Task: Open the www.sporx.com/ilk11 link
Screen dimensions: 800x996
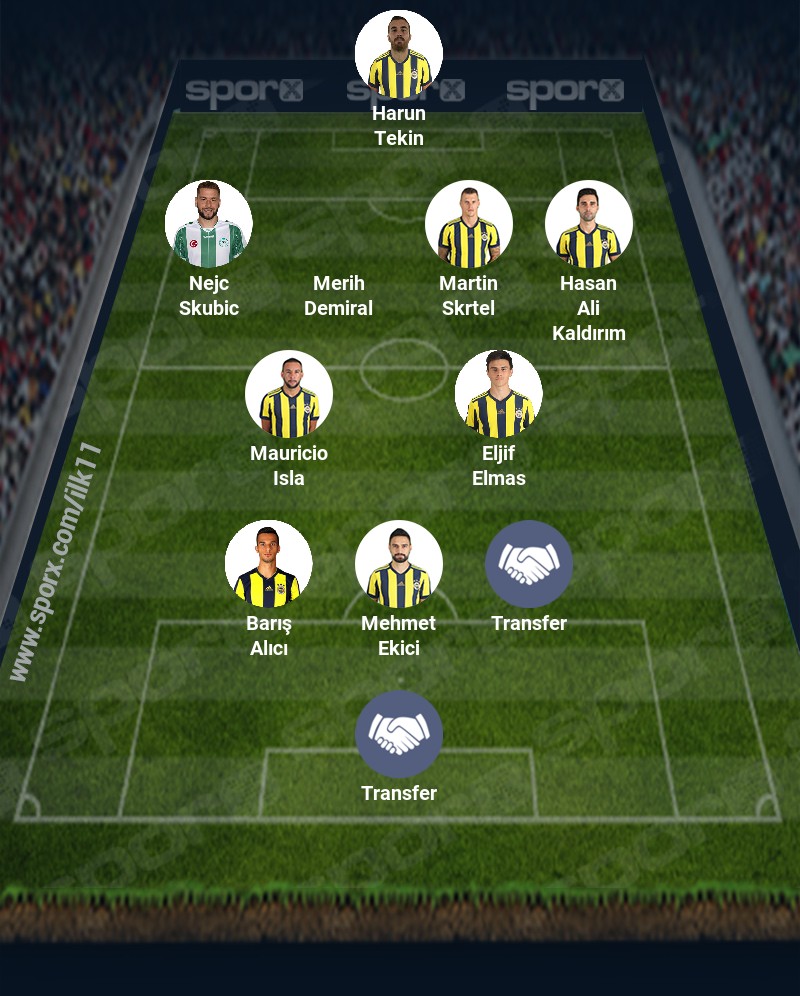Action: click(x=57, y=562)
